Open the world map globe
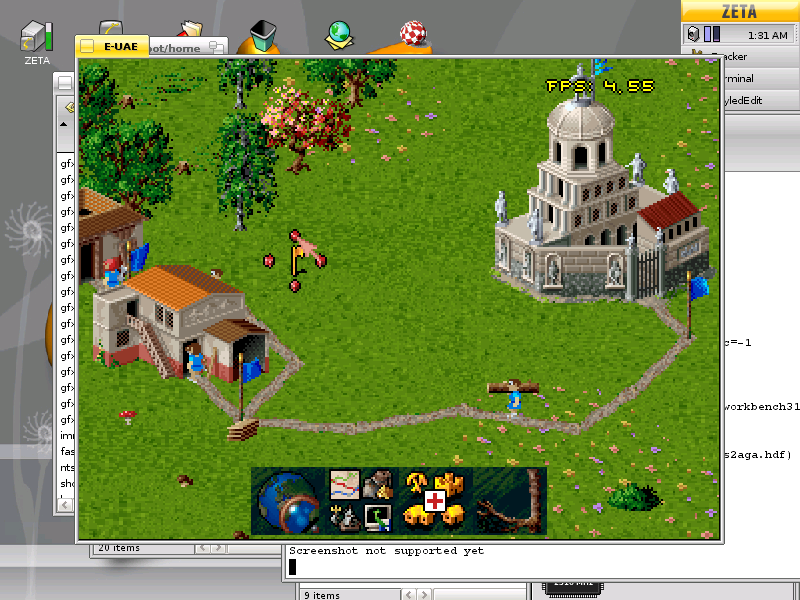Viewport: 800px width, 600px height. pyautogui.click(x=288, y=502)
